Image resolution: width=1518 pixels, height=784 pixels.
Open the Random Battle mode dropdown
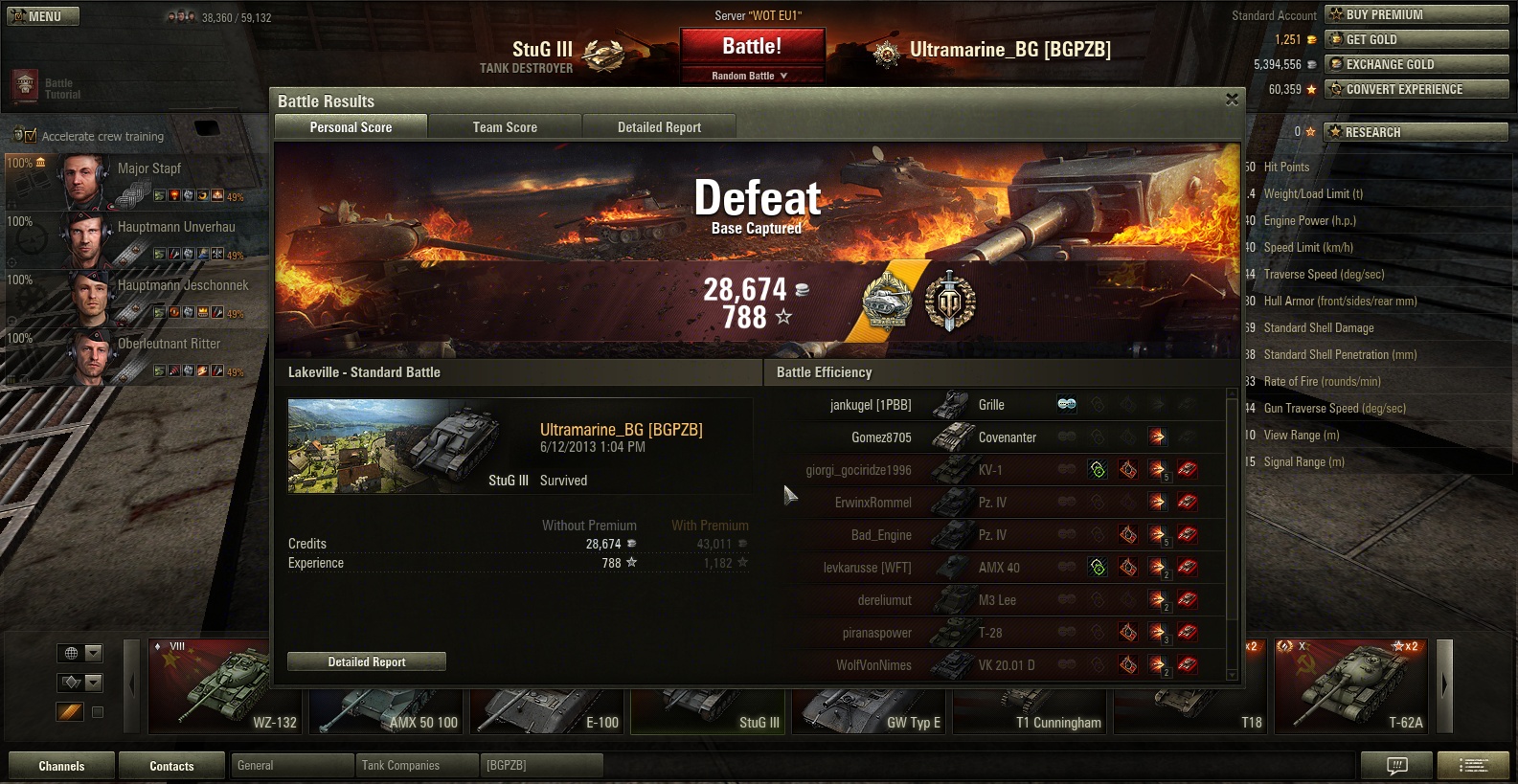click(752, 76)
